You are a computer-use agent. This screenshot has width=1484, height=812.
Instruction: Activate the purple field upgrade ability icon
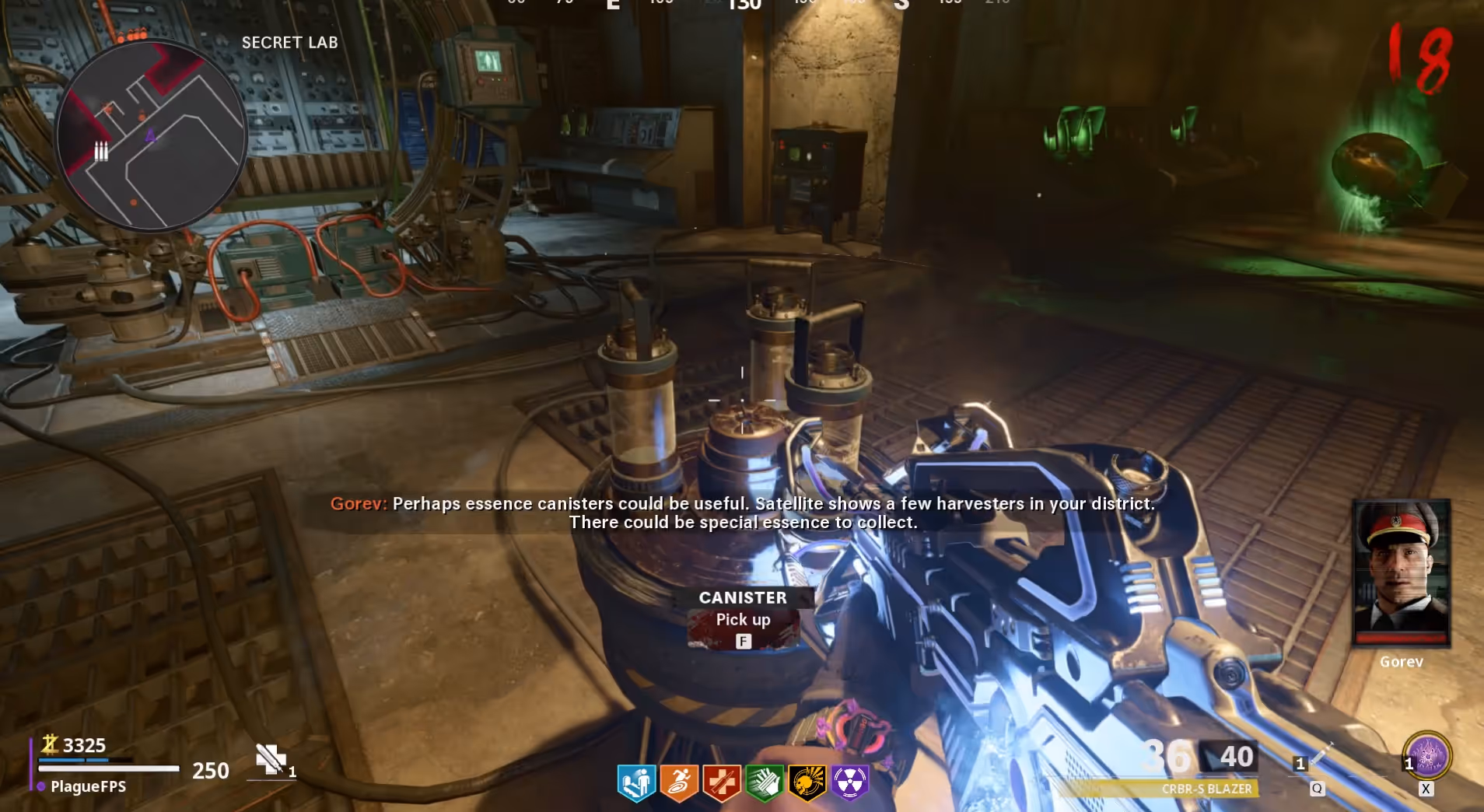pos(1427,755)
